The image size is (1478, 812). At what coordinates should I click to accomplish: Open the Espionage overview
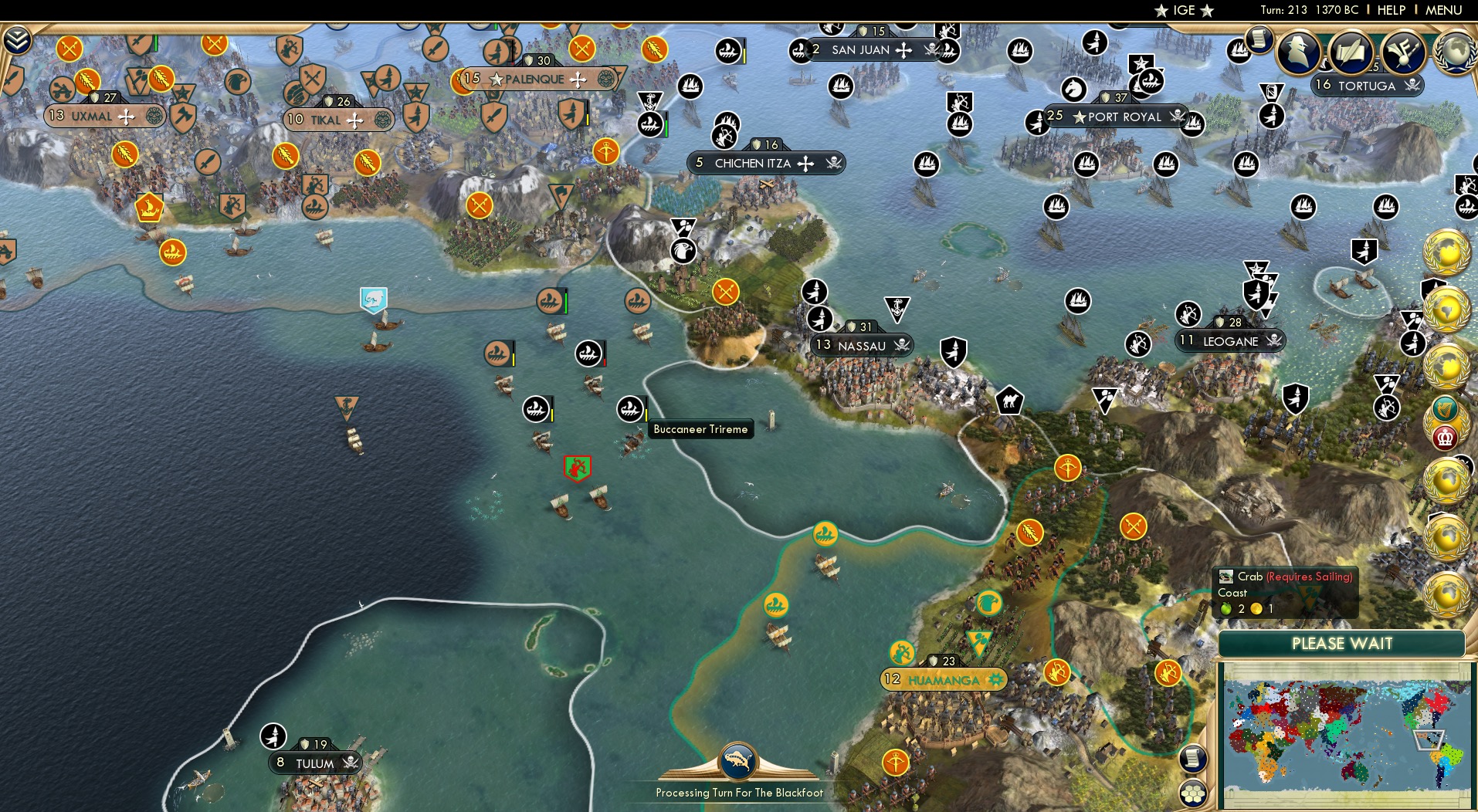pyautogui.click(x=1297, y=54)
